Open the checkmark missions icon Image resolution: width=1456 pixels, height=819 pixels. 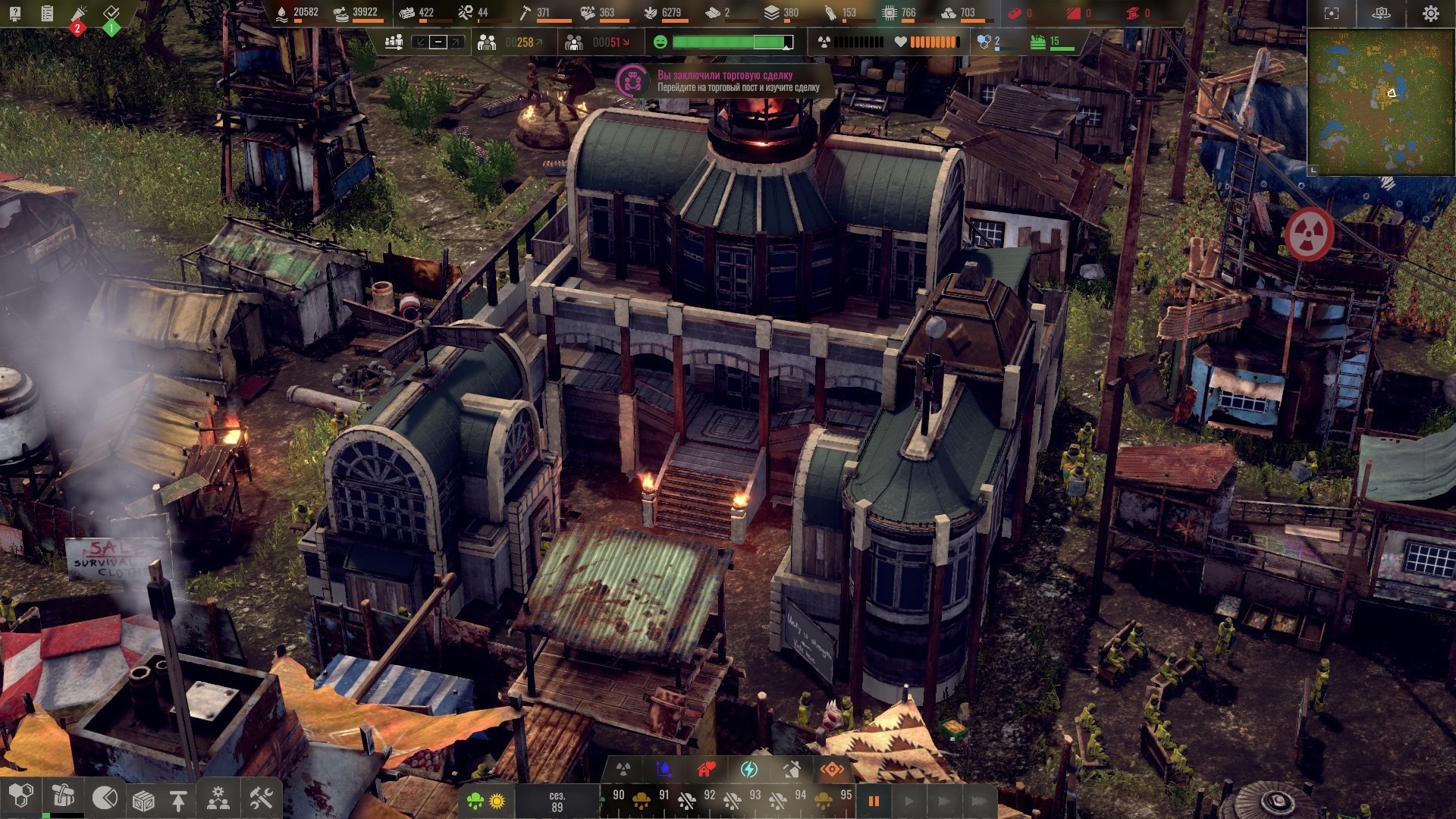(x=111, y=13)
